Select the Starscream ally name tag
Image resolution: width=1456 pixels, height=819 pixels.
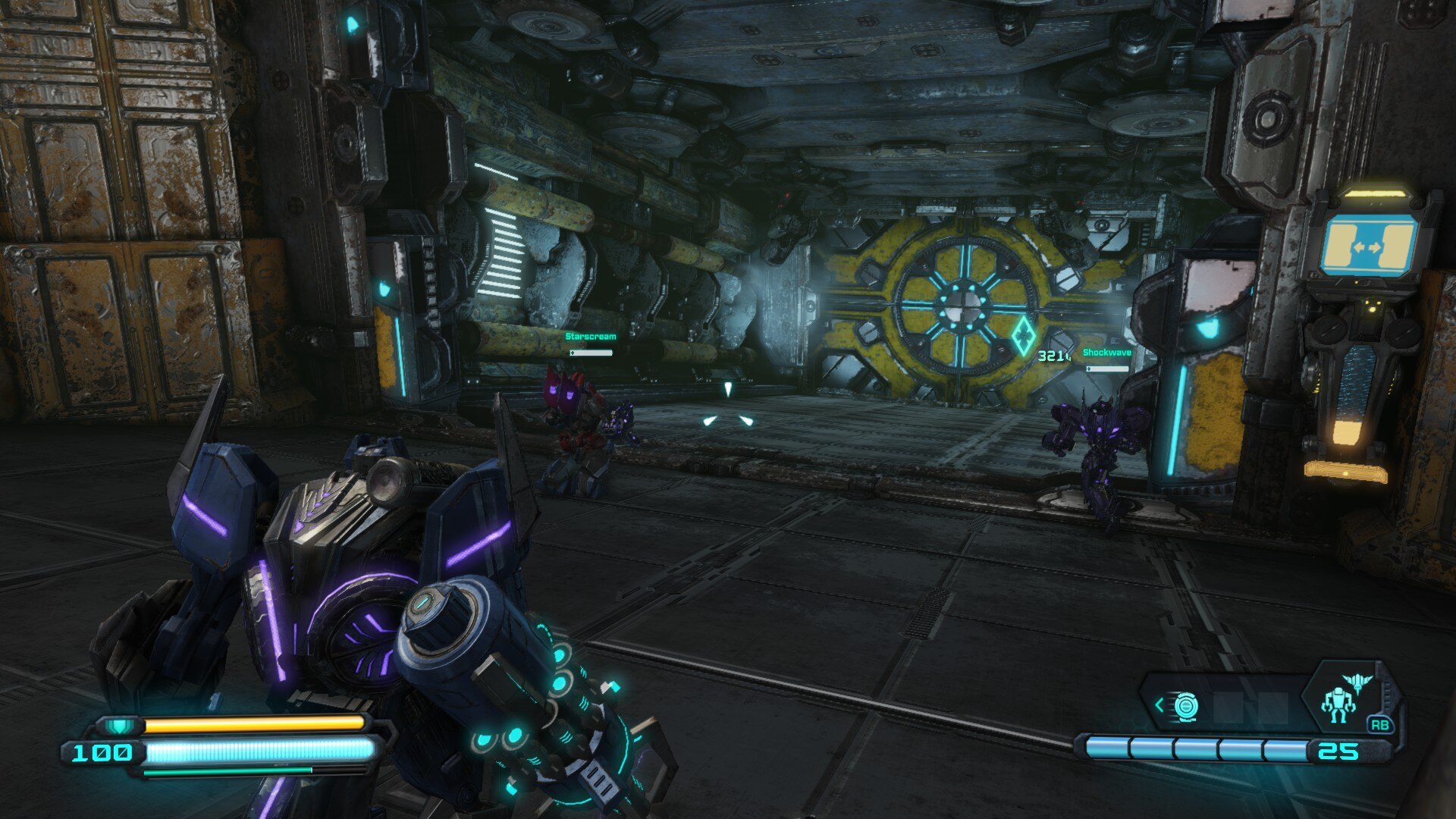coord(591,337)
